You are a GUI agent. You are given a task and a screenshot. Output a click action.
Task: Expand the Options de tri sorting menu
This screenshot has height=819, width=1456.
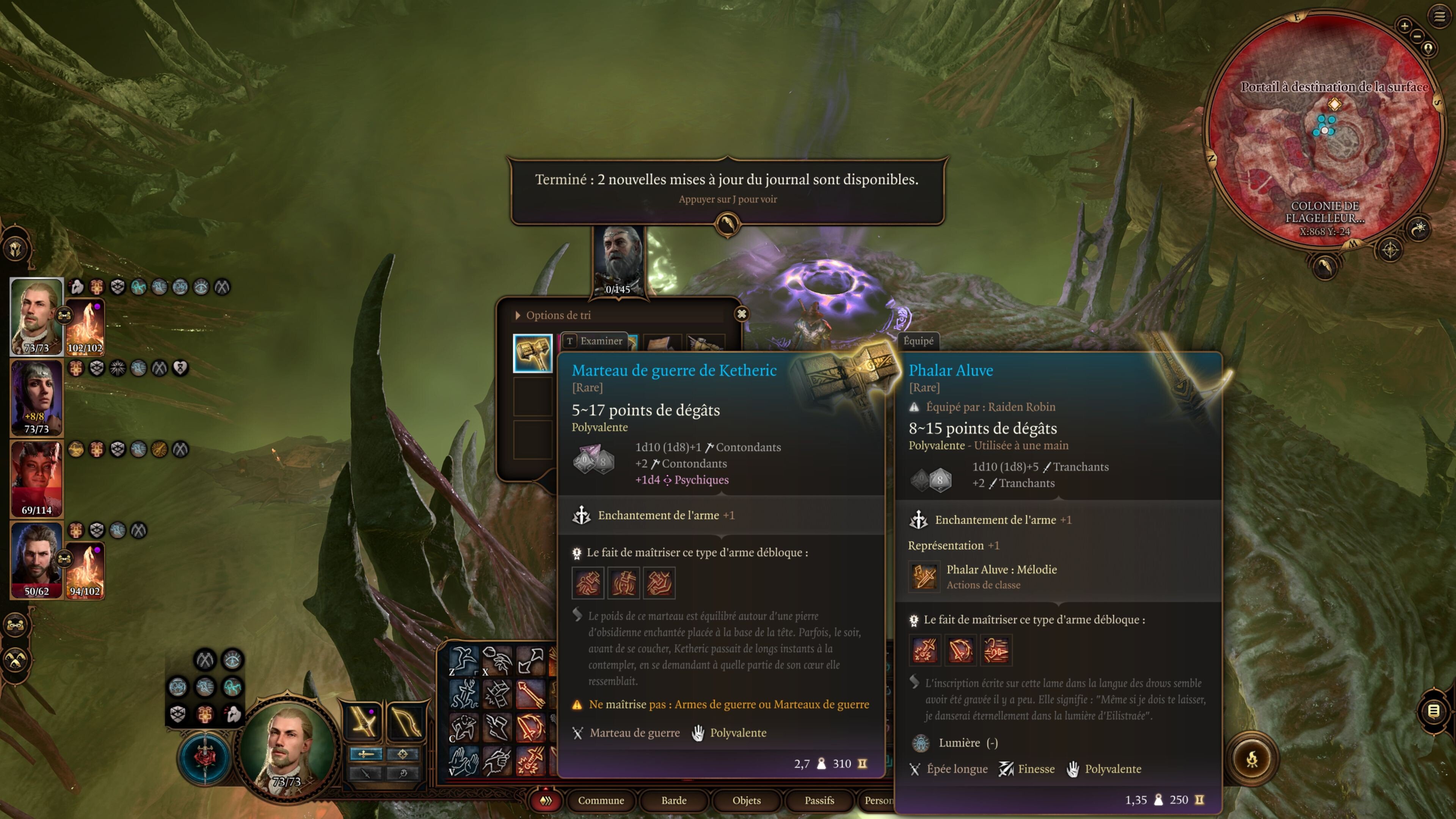(x=551, y=315)
